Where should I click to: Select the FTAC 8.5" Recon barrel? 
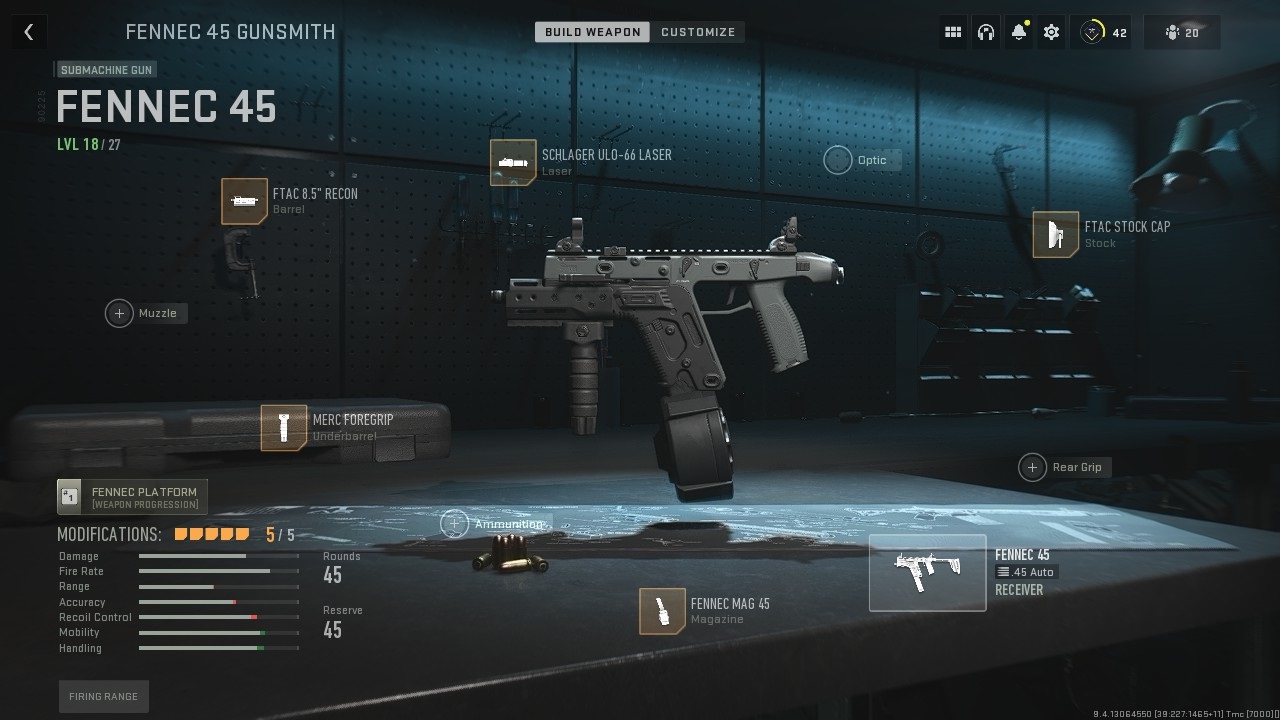click(x=246, y=201)
